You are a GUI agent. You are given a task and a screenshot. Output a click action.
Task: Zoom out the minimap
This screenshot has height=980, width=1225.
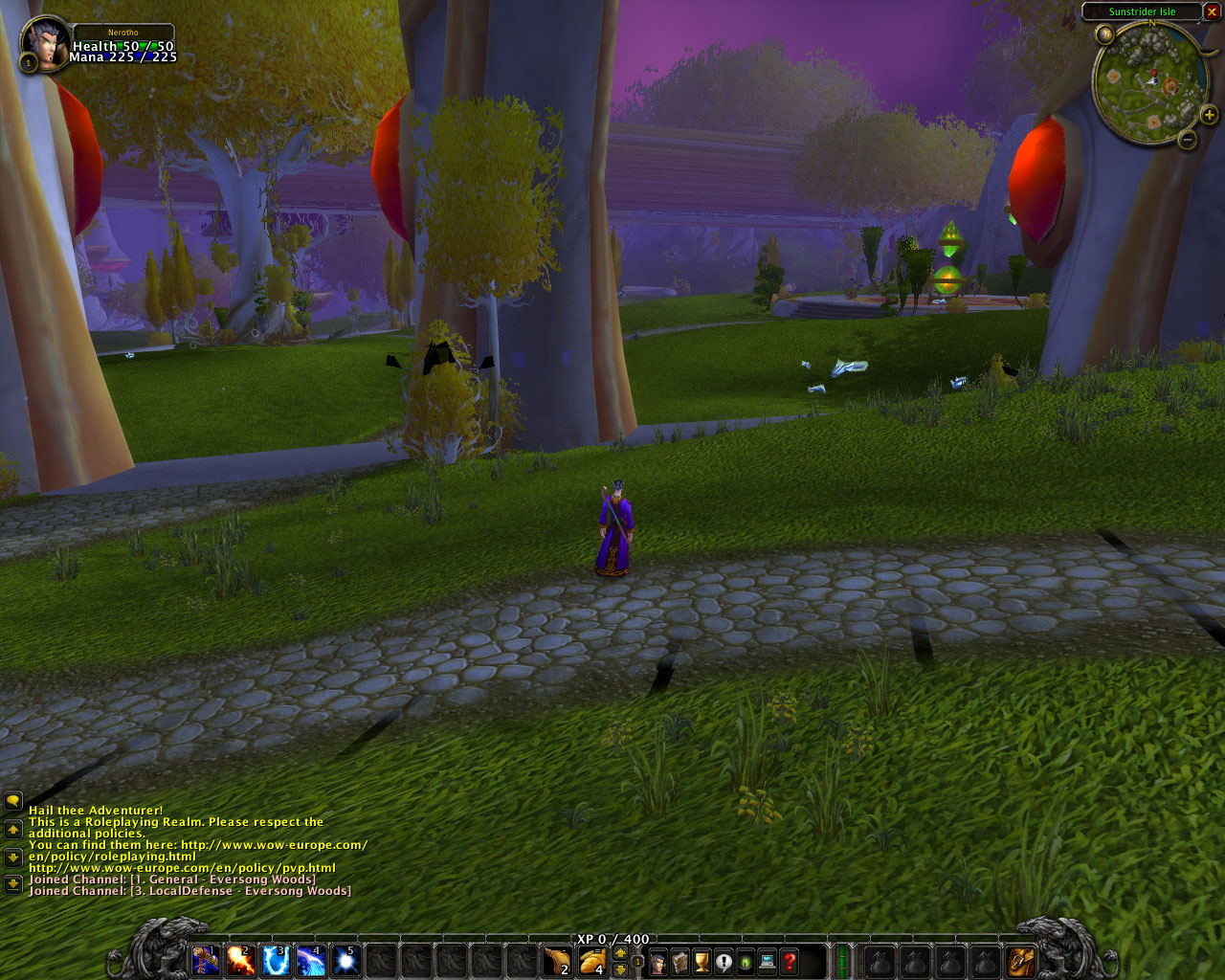[1188, 140]
